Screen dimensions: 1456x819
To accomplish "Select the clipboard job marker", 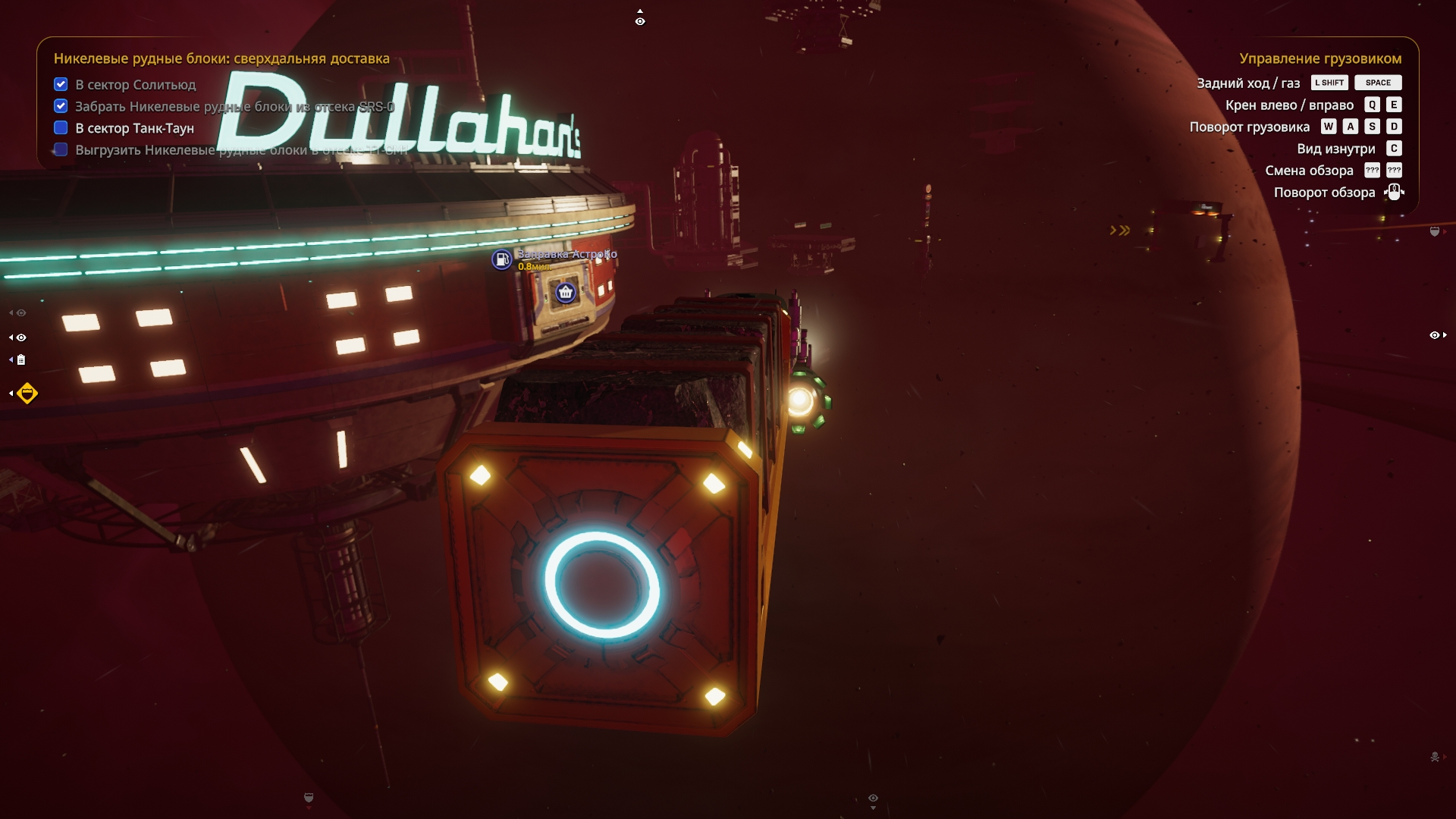I will [21, 360].
